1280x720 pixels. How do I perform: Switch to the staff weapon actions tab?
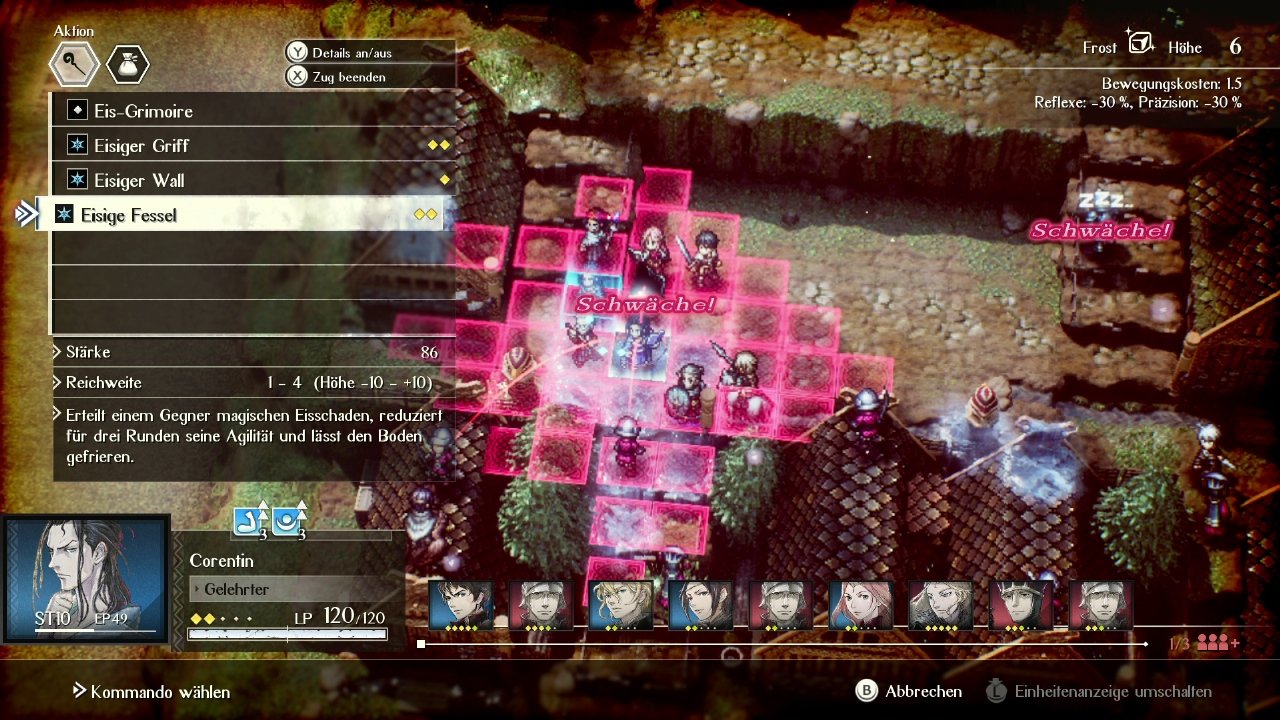(75, 65)
